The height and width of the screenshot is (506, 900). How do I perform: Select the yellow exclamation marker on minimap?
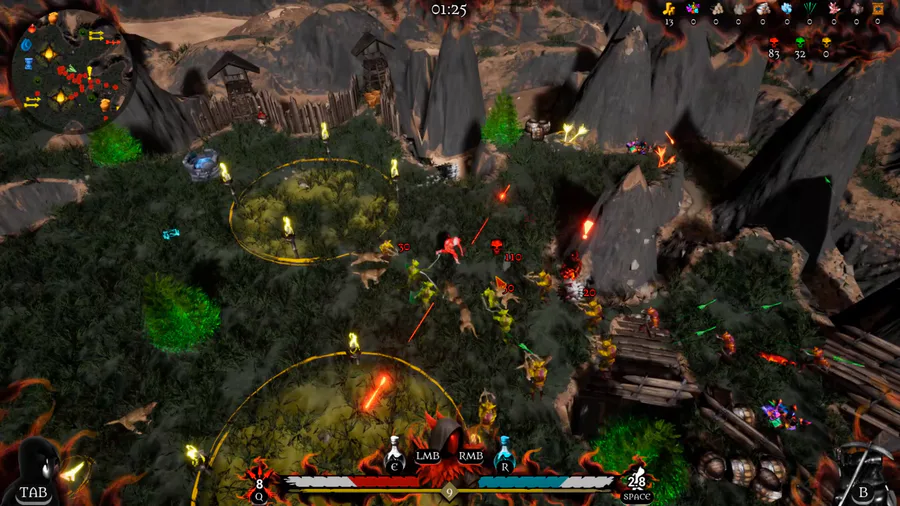tap(89, 71)
